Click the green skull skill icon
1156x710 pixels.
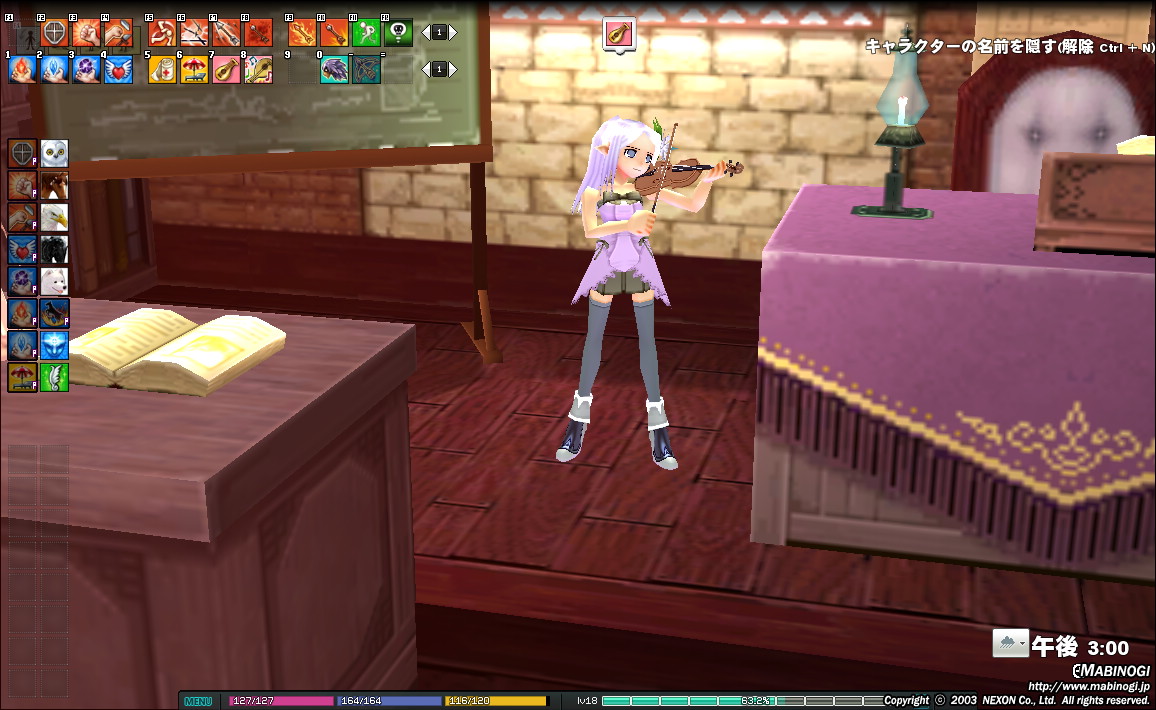click(398, 33)
